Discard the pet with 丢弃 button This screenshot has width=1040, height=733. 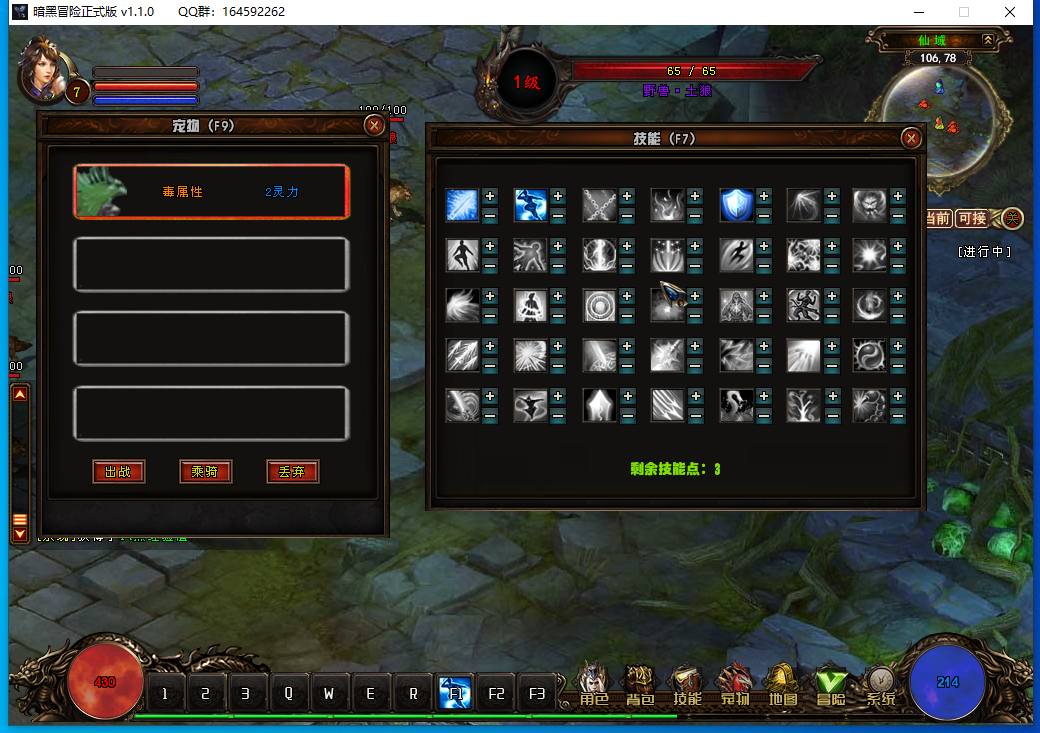click(293, 472)
